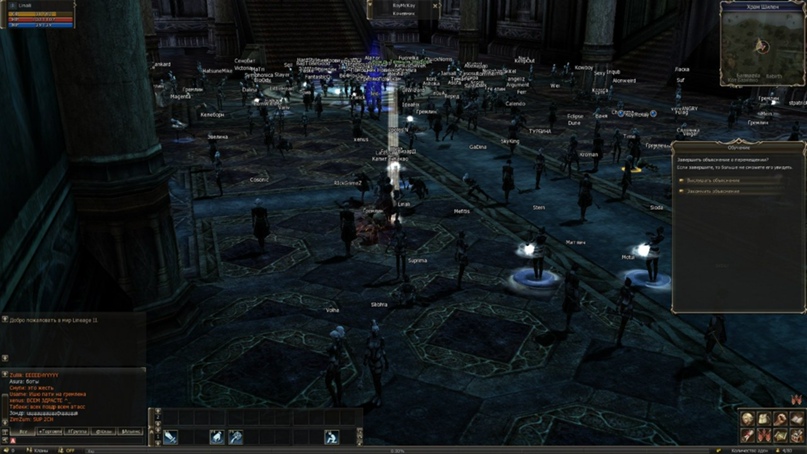
Task: Switch to the Клан chat tab
Action: click(103, 432)
